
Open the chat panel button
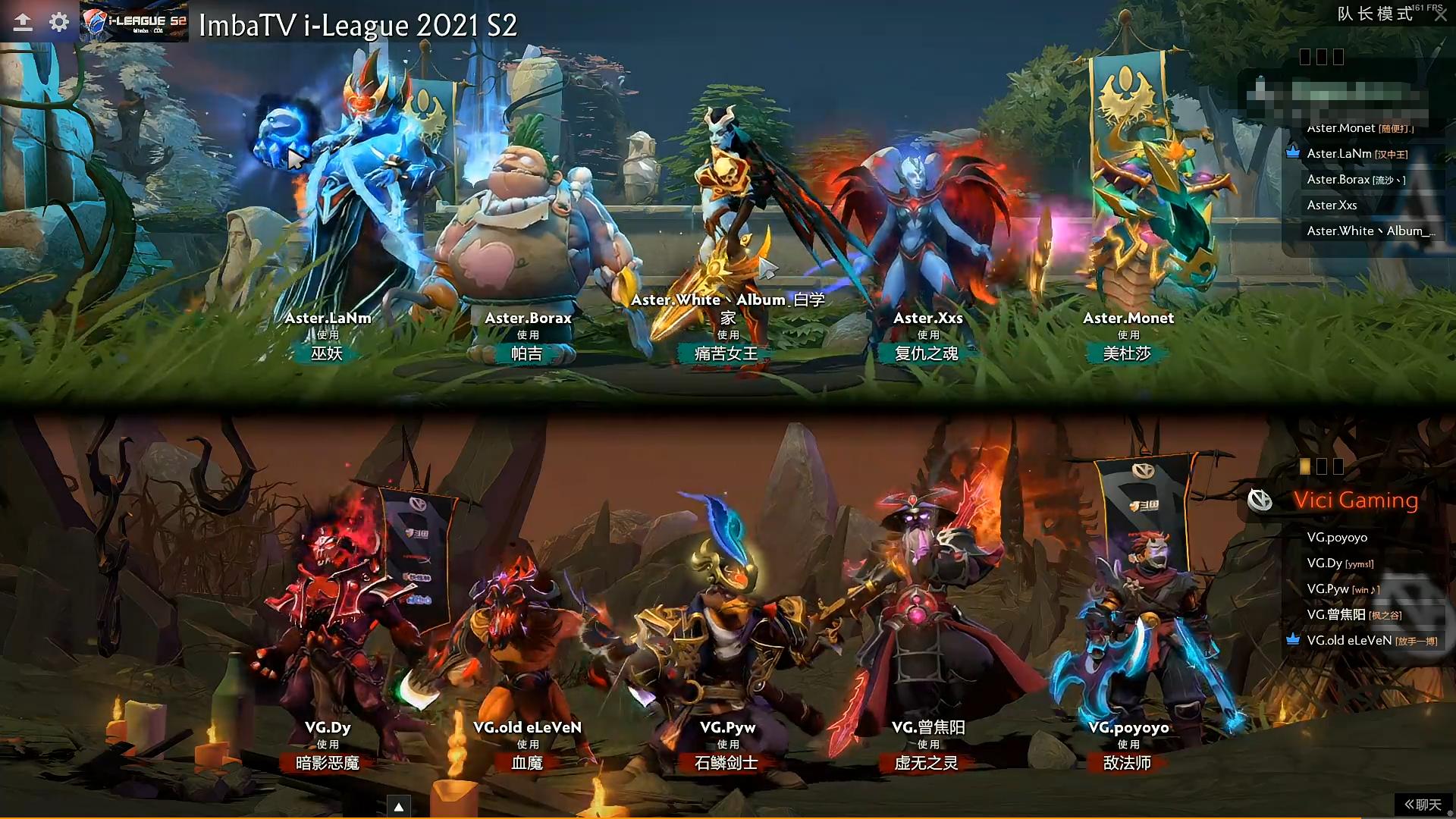(x=1423, y=805)
